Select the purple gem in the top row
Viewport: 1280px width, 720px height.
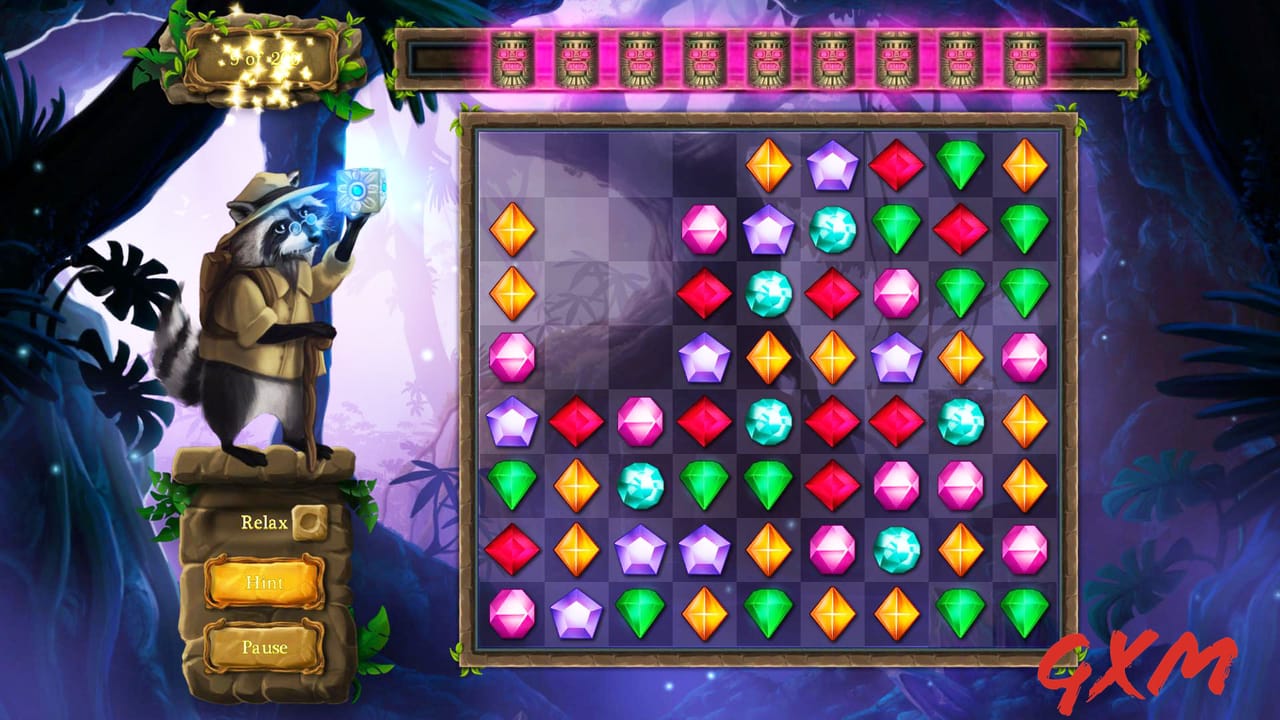pyautogui.click(x=832, y=165)
